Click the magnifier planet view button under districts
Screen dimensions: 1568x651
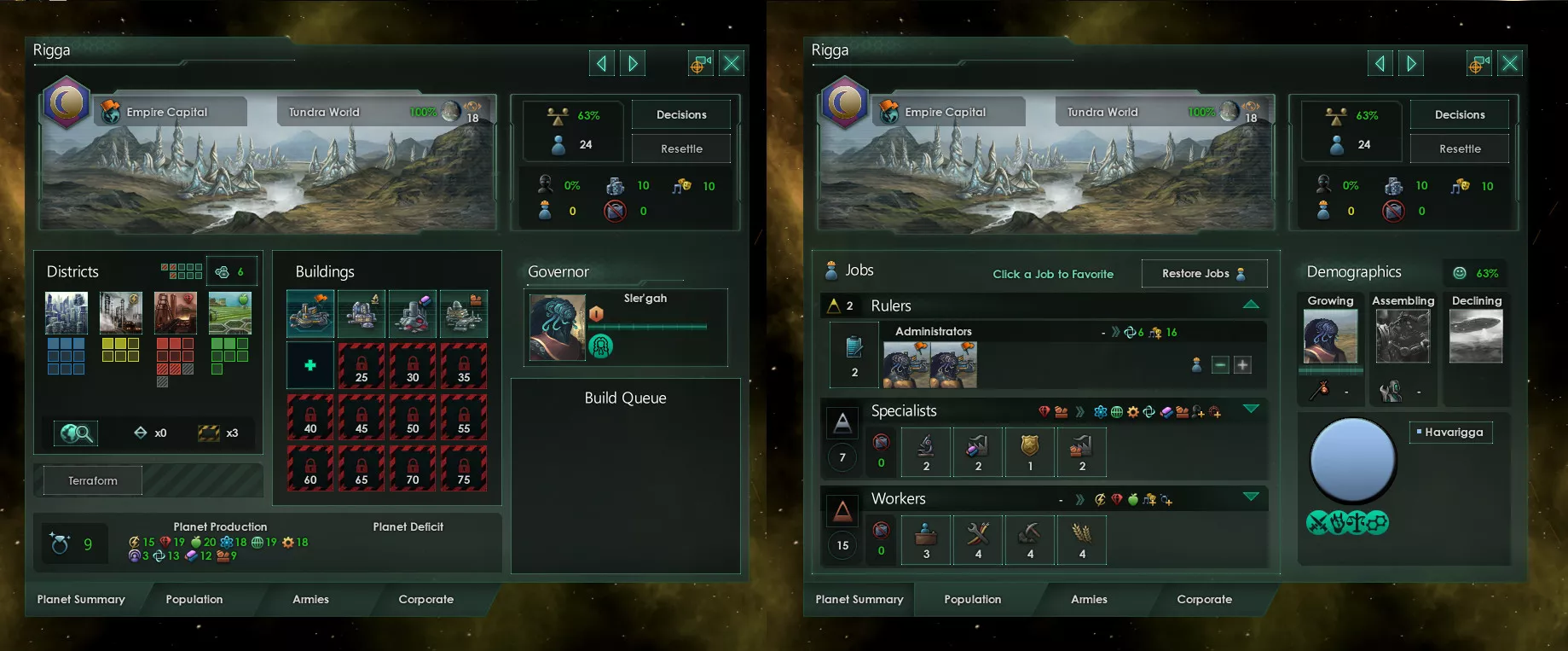click(x=76, y=433)
